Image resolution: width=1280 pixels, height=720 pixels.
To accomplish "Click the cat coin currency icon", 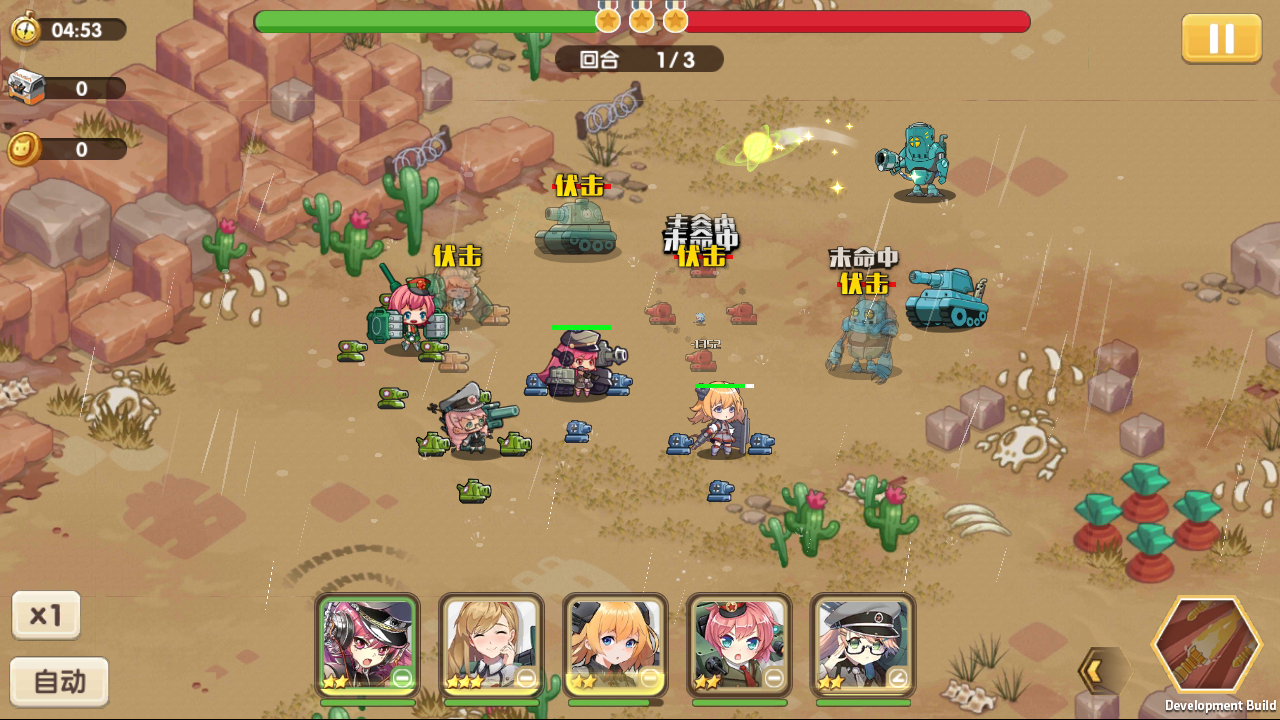I will click(x=25, y=147).
